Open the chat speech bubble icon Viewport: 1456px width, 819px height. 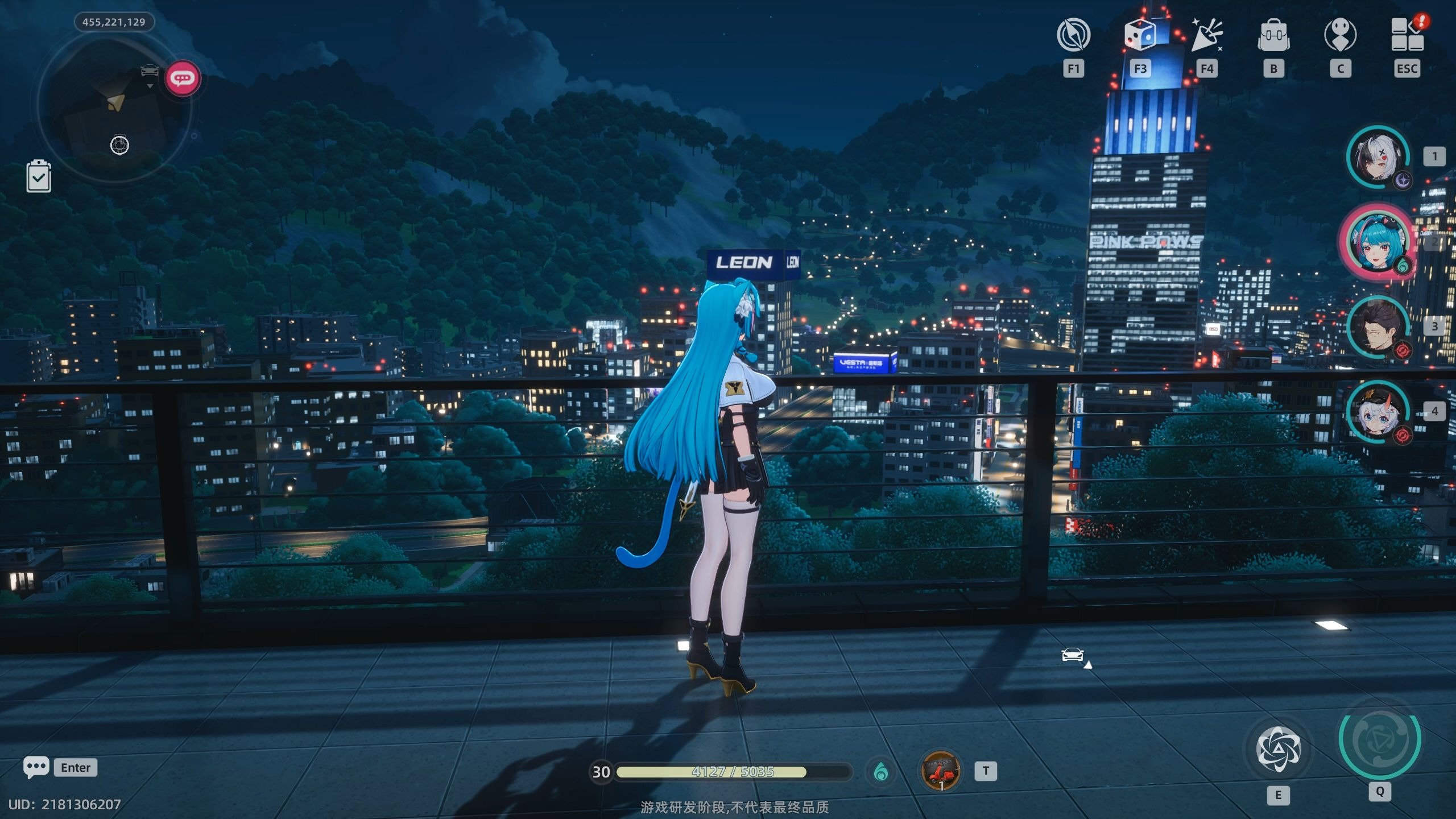(x=36, y=767)
